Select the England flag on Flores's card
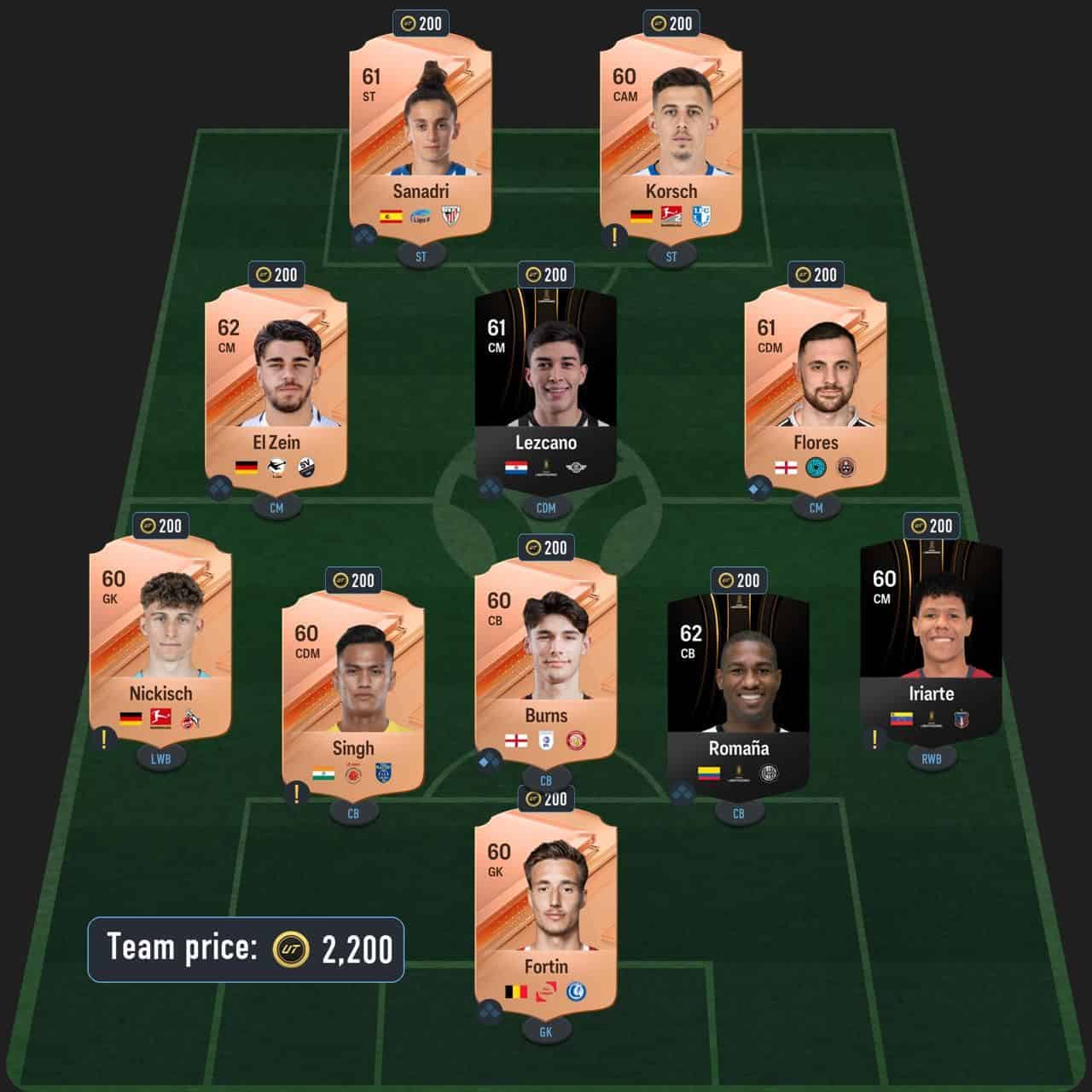 click(x=785, y=467)
